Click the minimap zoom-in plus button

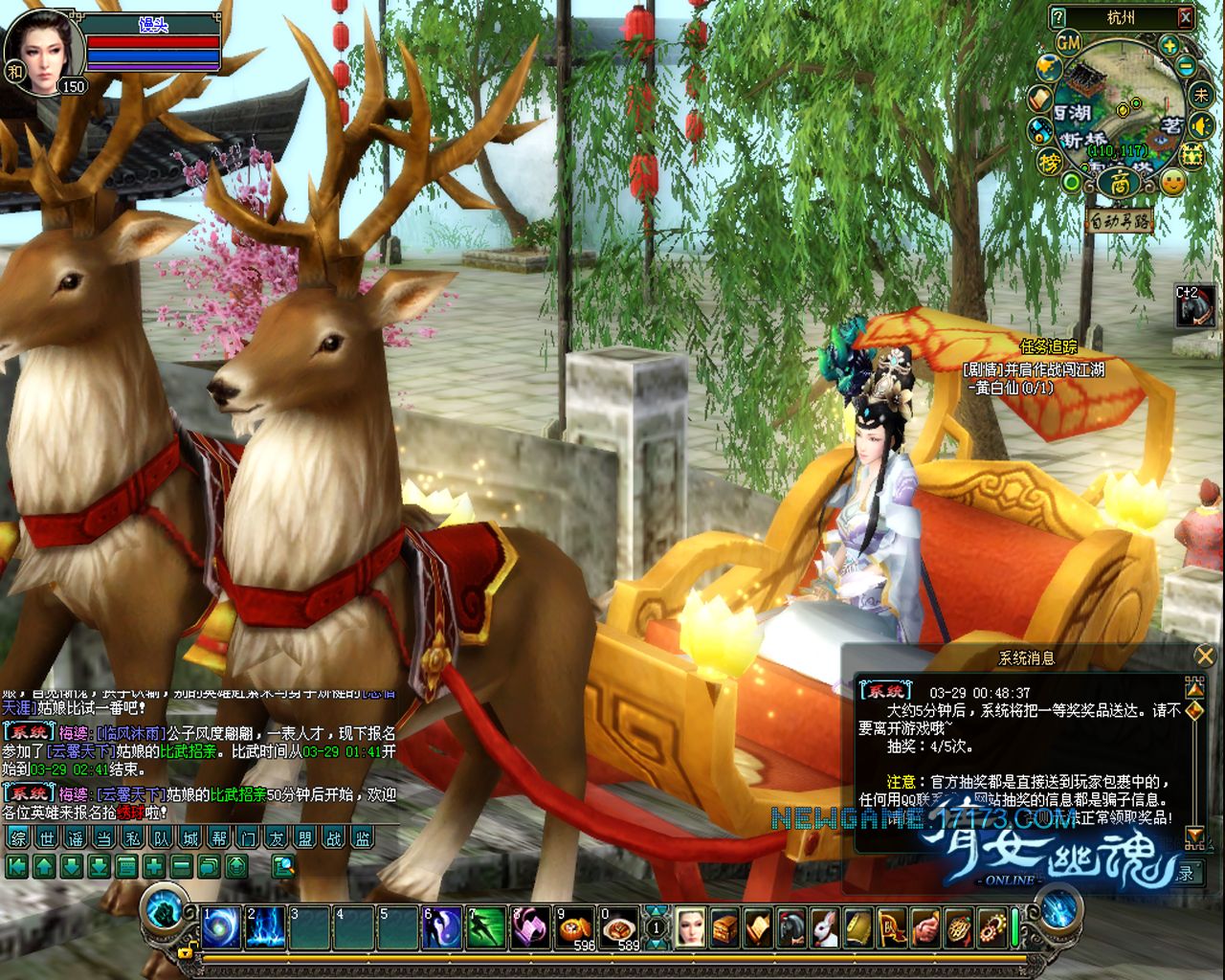(1169, 45)
